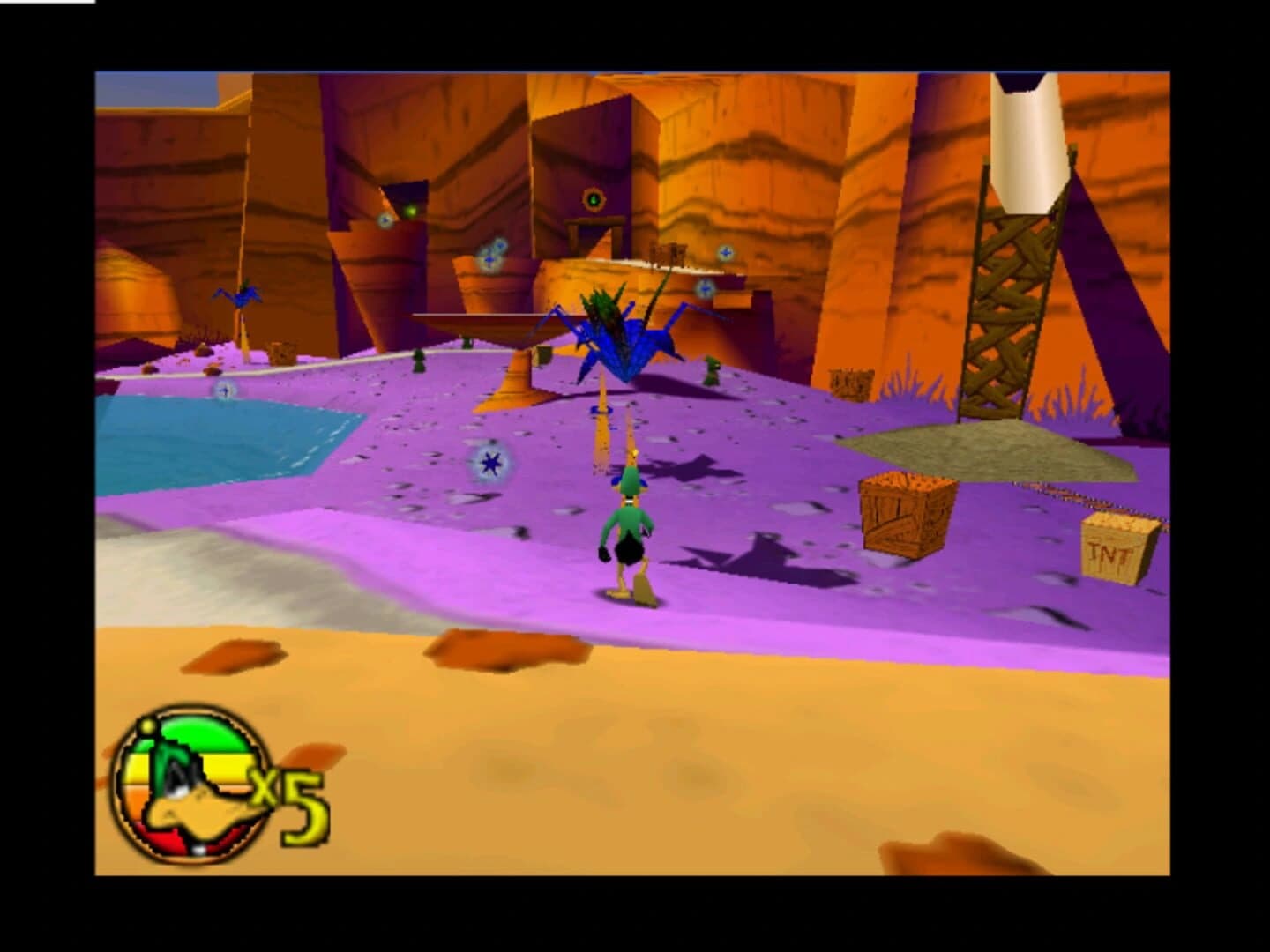Select the atom near the upper-left cliff shadow

384,219
